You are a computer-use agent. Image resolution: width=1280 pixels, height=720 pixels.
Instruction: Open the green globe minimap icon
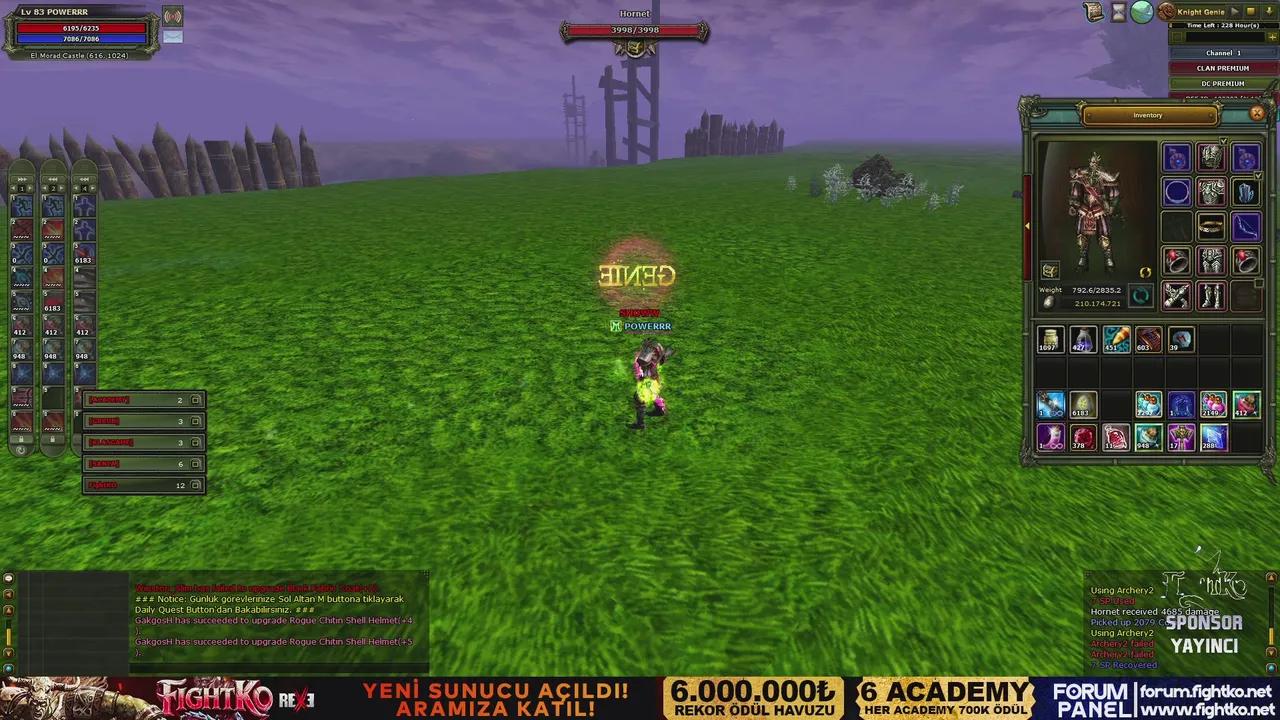[1141, 11]
